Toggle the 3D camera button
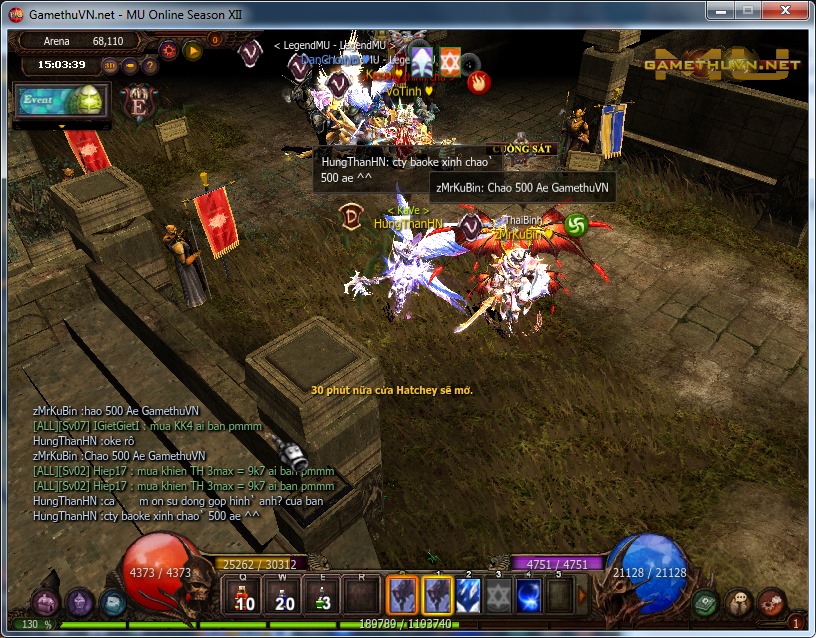816x638 pixels. pos(110,66)
